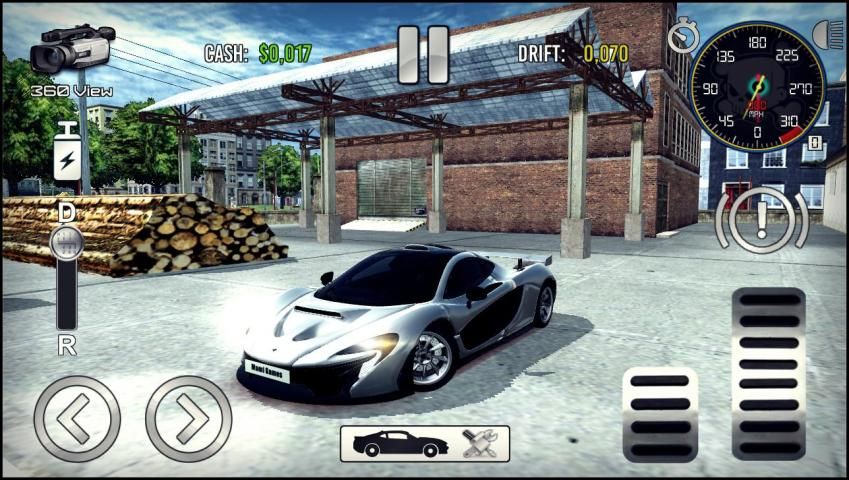Image resolution: width=849 pixels, height=480 pixels.
Task: Steer left with the left arrow
Action: pos(77,418)
